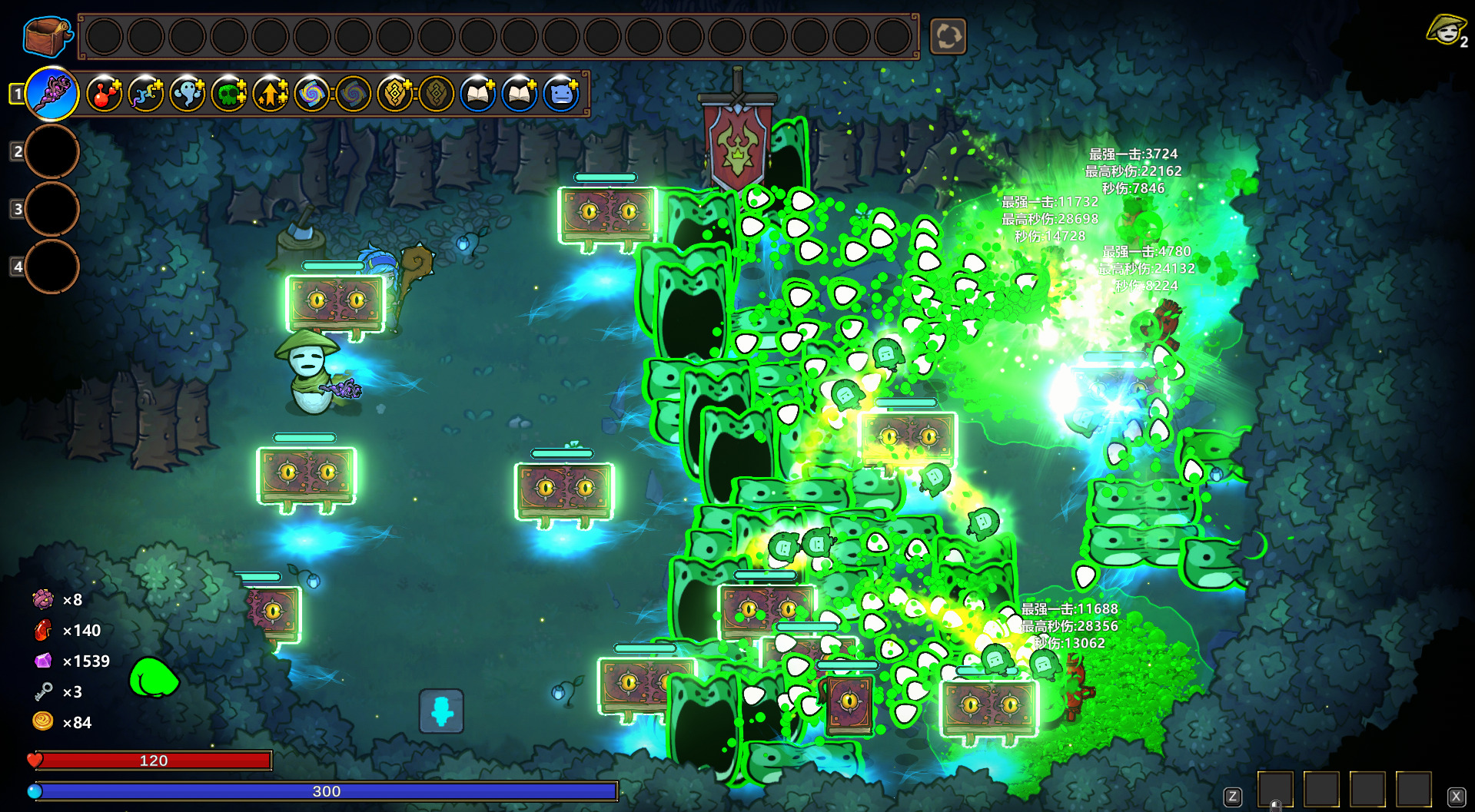This screenshot has width=1475, height=812.
Task: Click the straw hat character portrait
Action: click(x=1446, y=31)
